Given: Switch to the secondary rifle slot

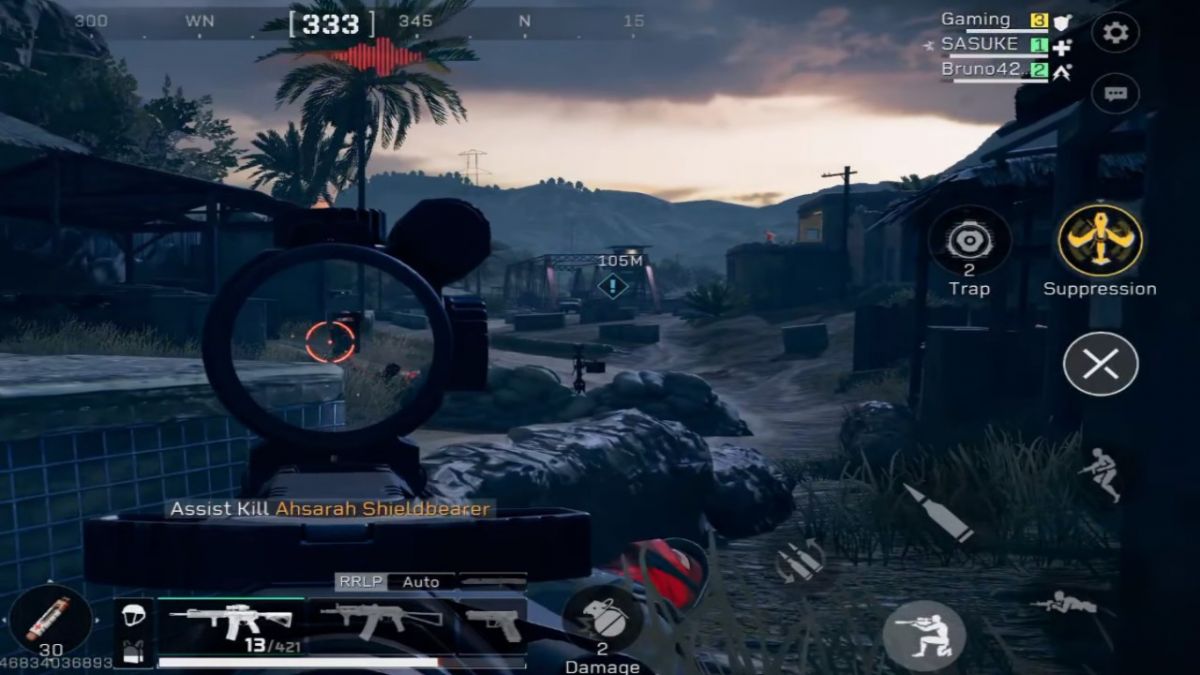Looking at the screenshot, I should [x=381, y=622].
